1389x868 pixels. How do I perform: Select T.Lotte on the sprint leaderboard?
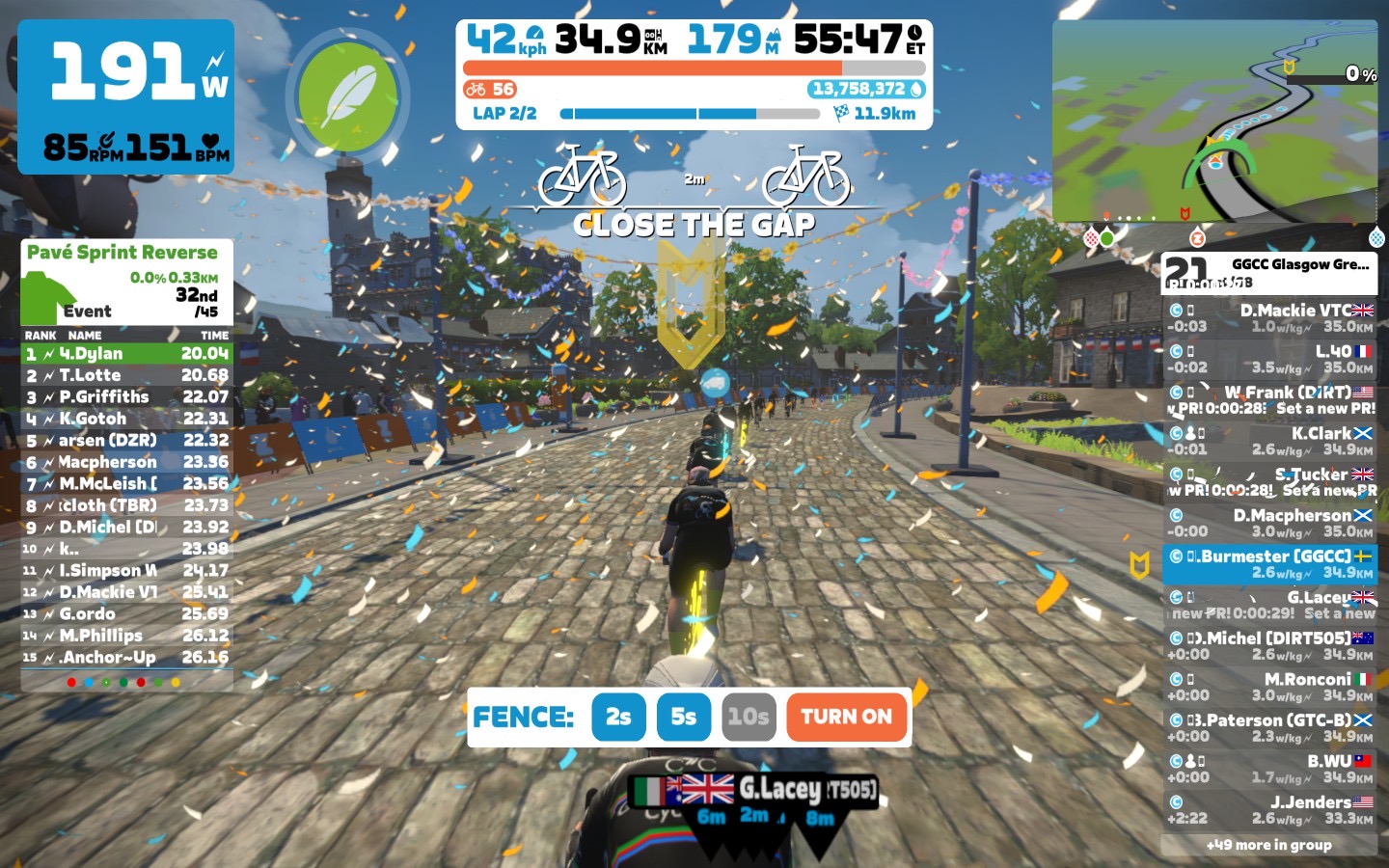click(126, 375)
